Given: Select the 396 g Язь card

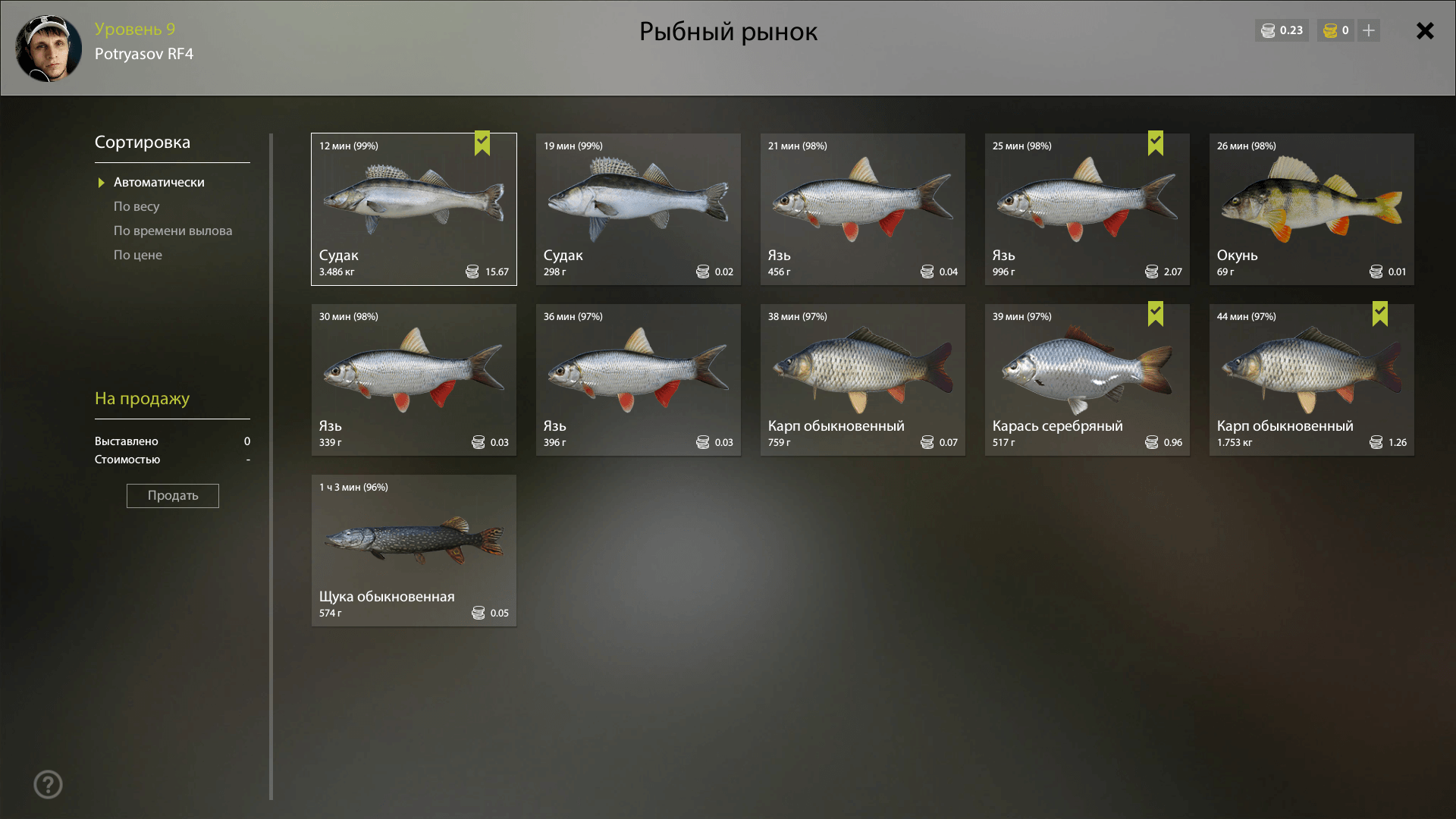Looking at the screenshot, I should pos(639,380).
